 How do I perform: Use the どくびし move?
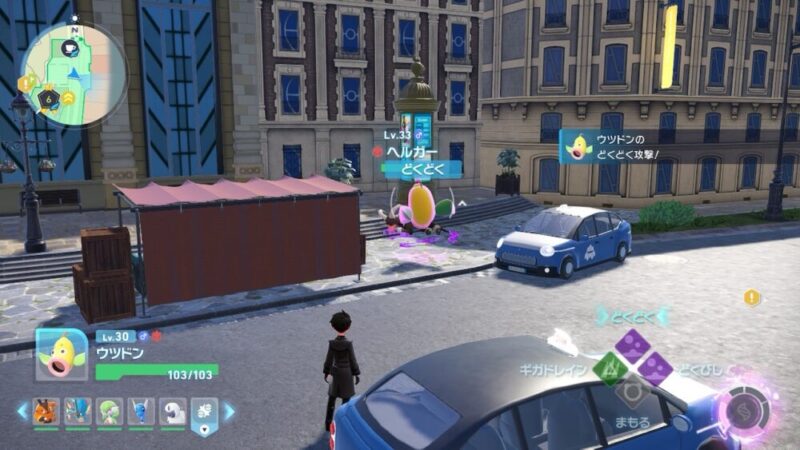(654, 369)
